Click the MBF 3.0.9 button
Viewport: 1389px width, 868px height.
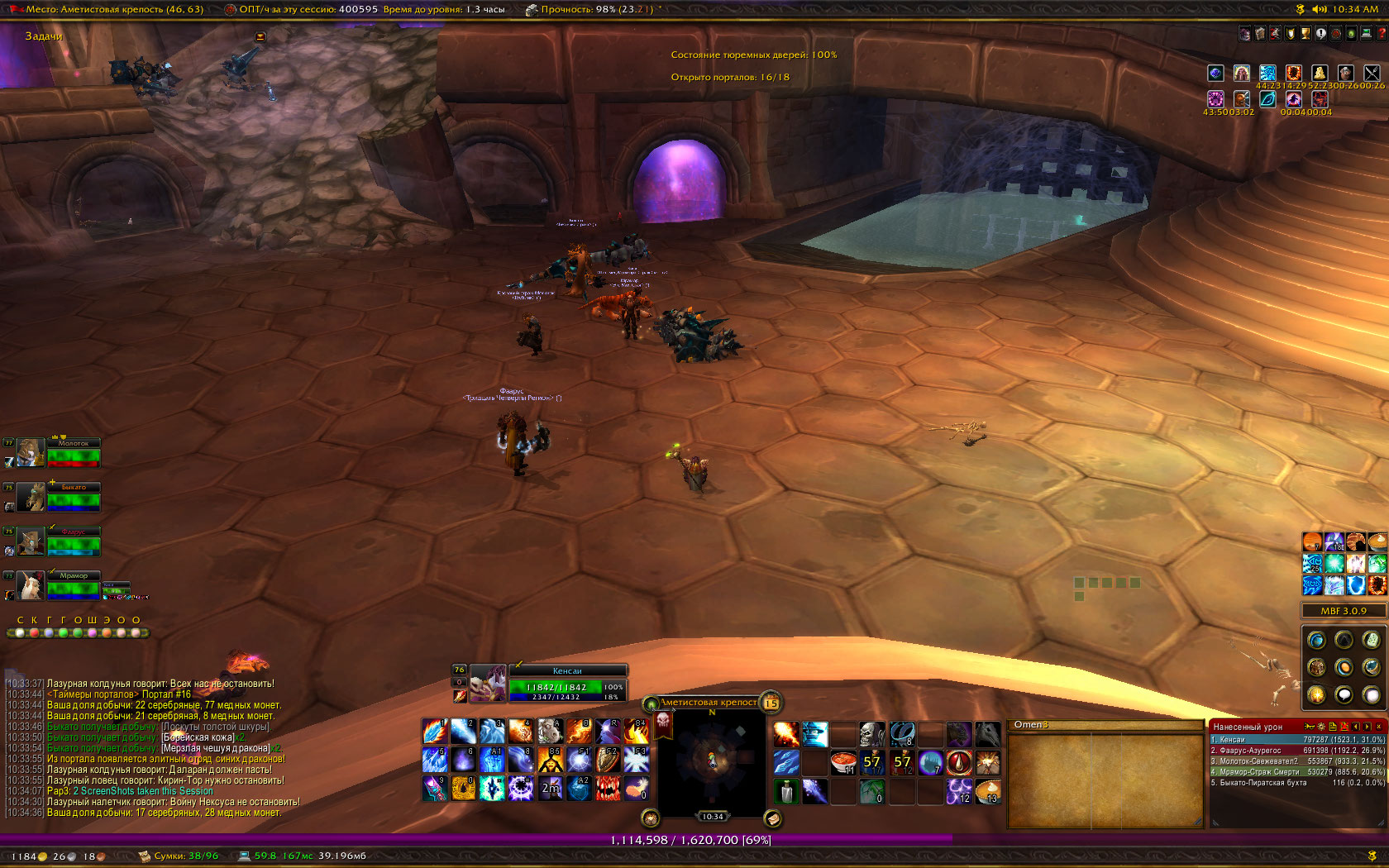[x=1344, y=611]
